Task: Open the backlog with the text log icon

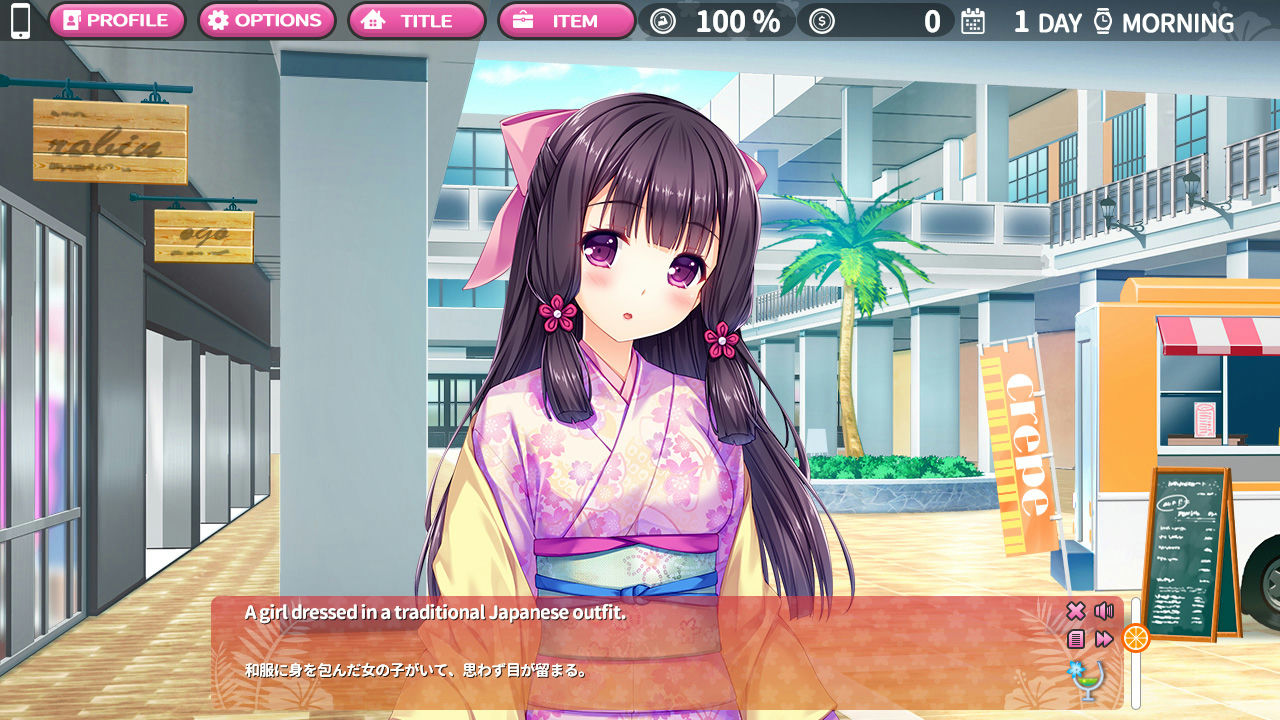Action: [1076, 638]
